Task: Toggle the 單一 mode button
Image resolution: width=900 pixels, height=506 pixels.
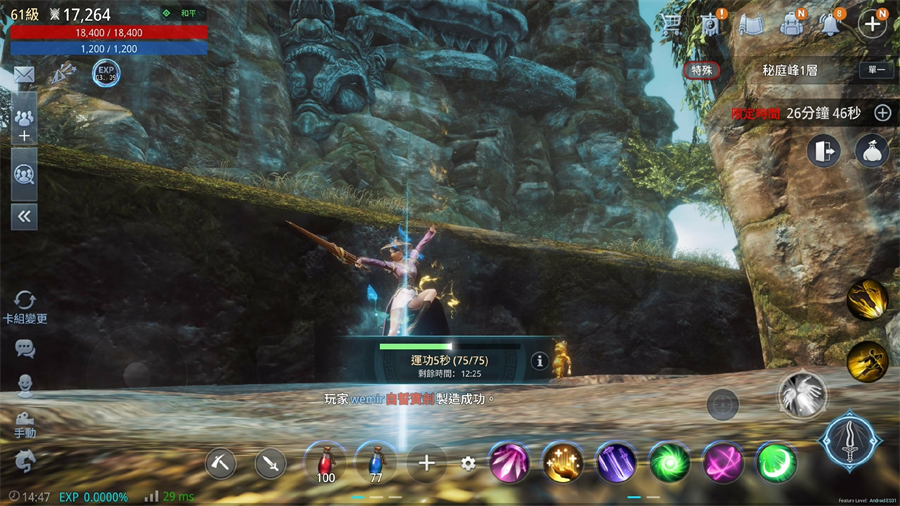Action: coord(875,71)
